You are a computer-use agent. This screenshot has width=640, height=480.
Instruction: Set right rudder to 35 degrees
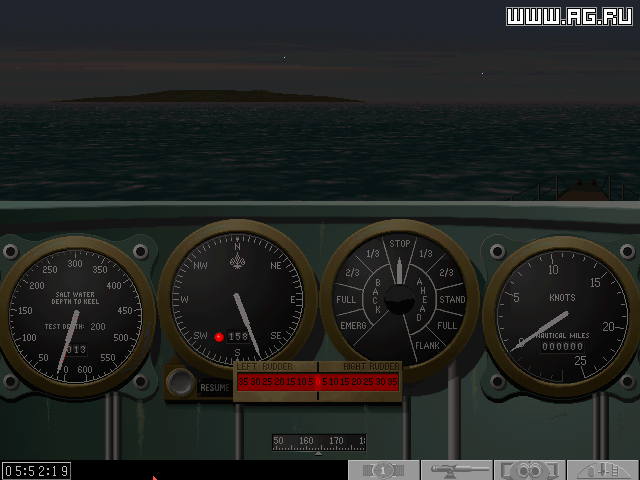point(392,381)
